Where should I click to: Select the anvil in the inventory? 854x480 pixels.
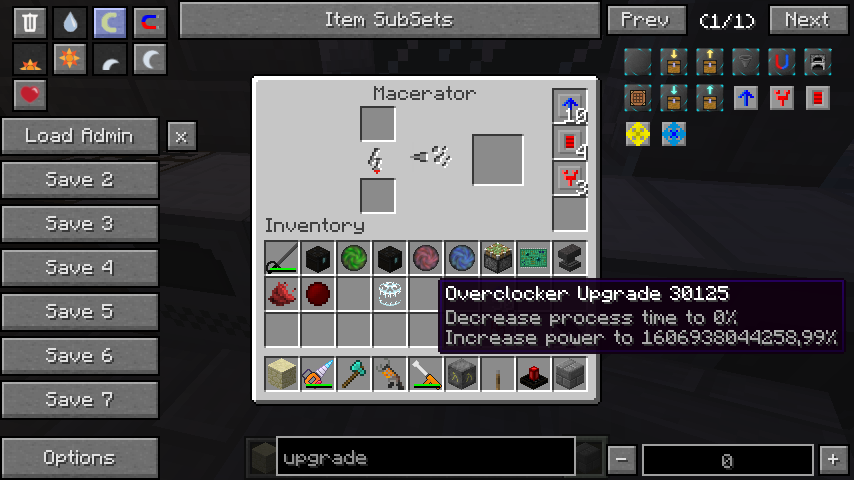pos(570,258)
